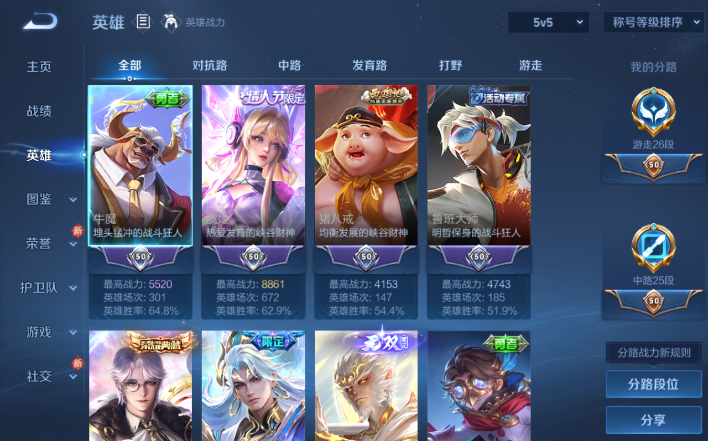Show heroes under the 发育路 tab

369,65
